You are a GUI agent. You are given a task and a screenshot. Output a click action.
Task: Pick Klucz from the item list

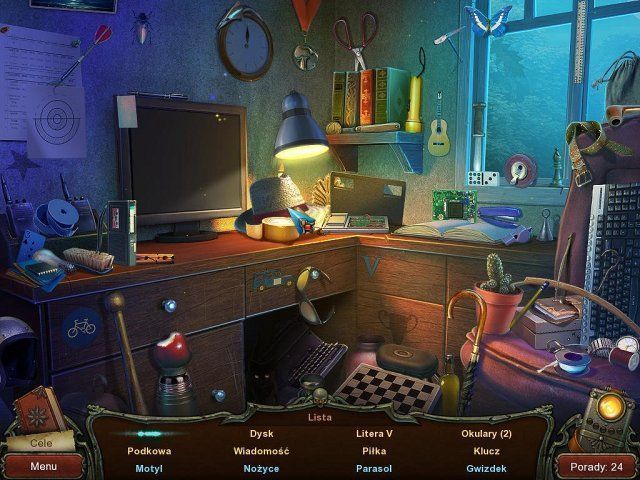(x=487, y=451)
